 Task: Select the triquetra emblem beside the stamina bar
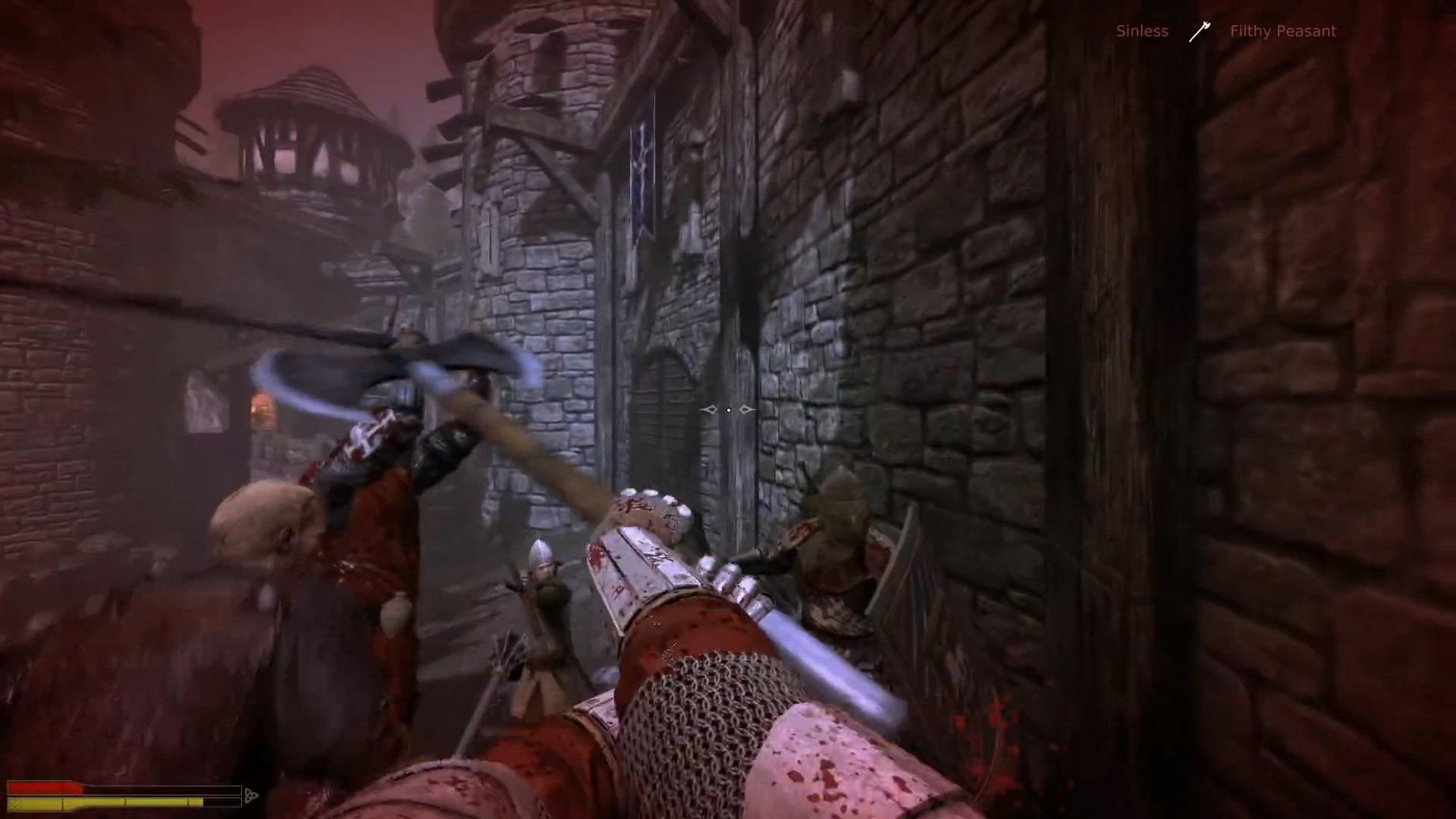click(250, 795)
